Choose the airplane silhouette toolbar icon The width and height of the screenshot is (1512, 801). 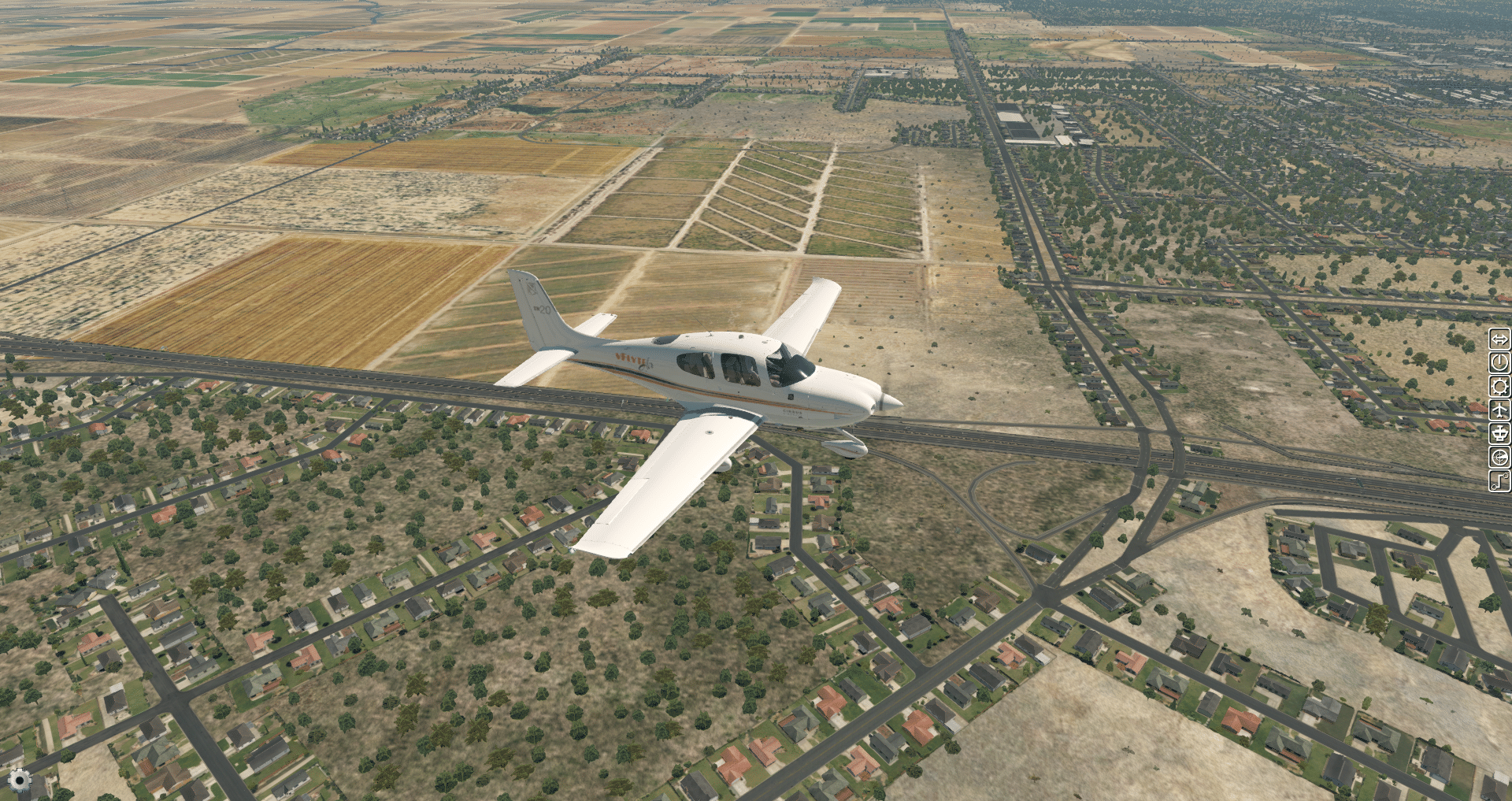(1499, 410)
